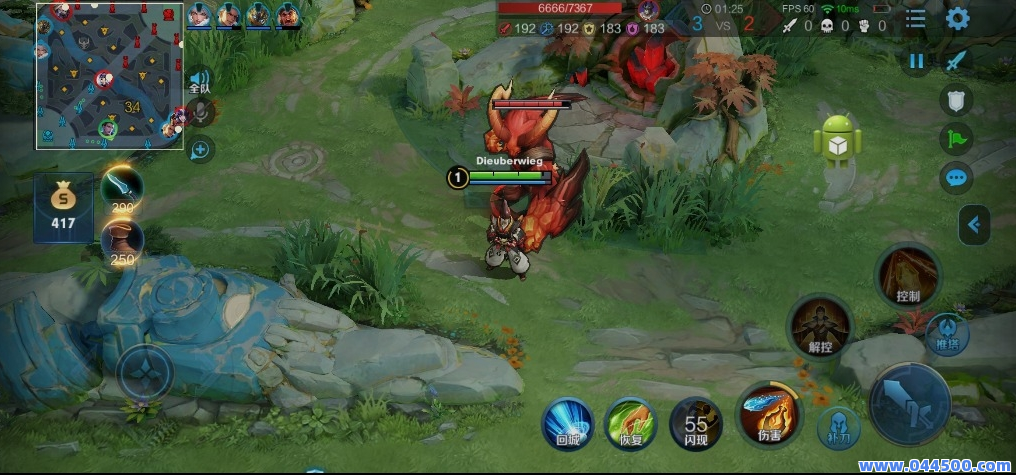Cast the 闪现 flash spell
This screenshot has width=1016, height=475.
tap(695, 422)
